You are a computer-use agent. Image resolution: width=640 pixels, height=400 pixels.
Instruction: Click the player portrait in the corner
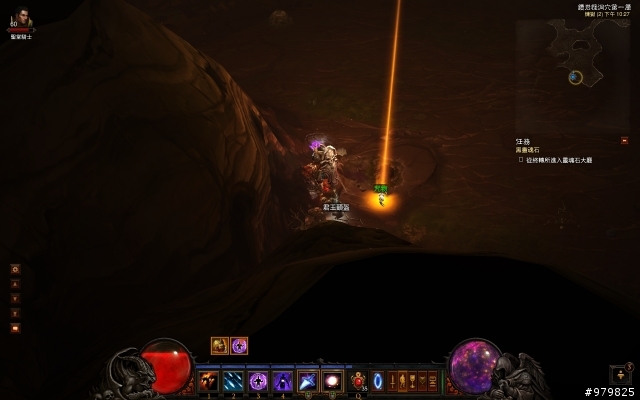click(x=21, y=19)
